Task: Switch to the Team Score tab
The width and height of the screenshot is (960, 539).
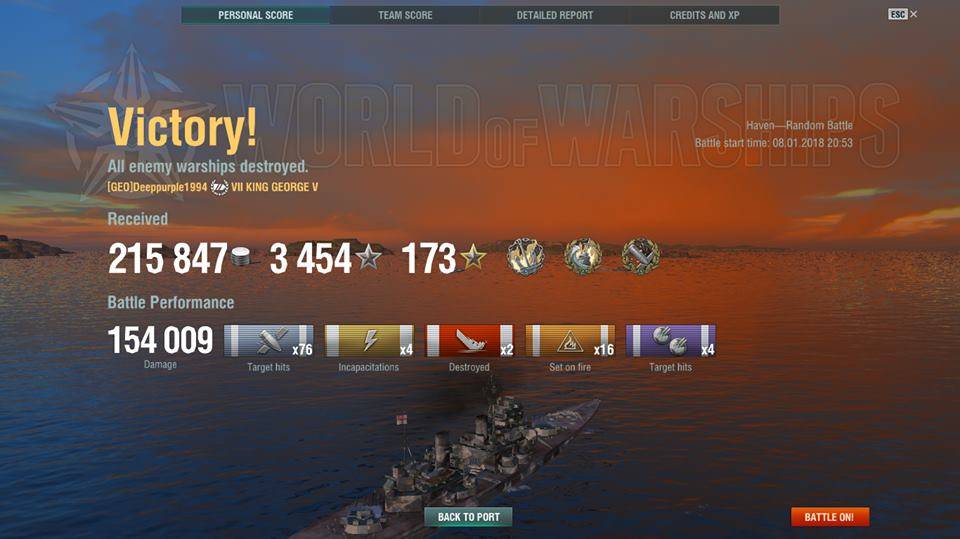Action: click(x=405, y=15)
